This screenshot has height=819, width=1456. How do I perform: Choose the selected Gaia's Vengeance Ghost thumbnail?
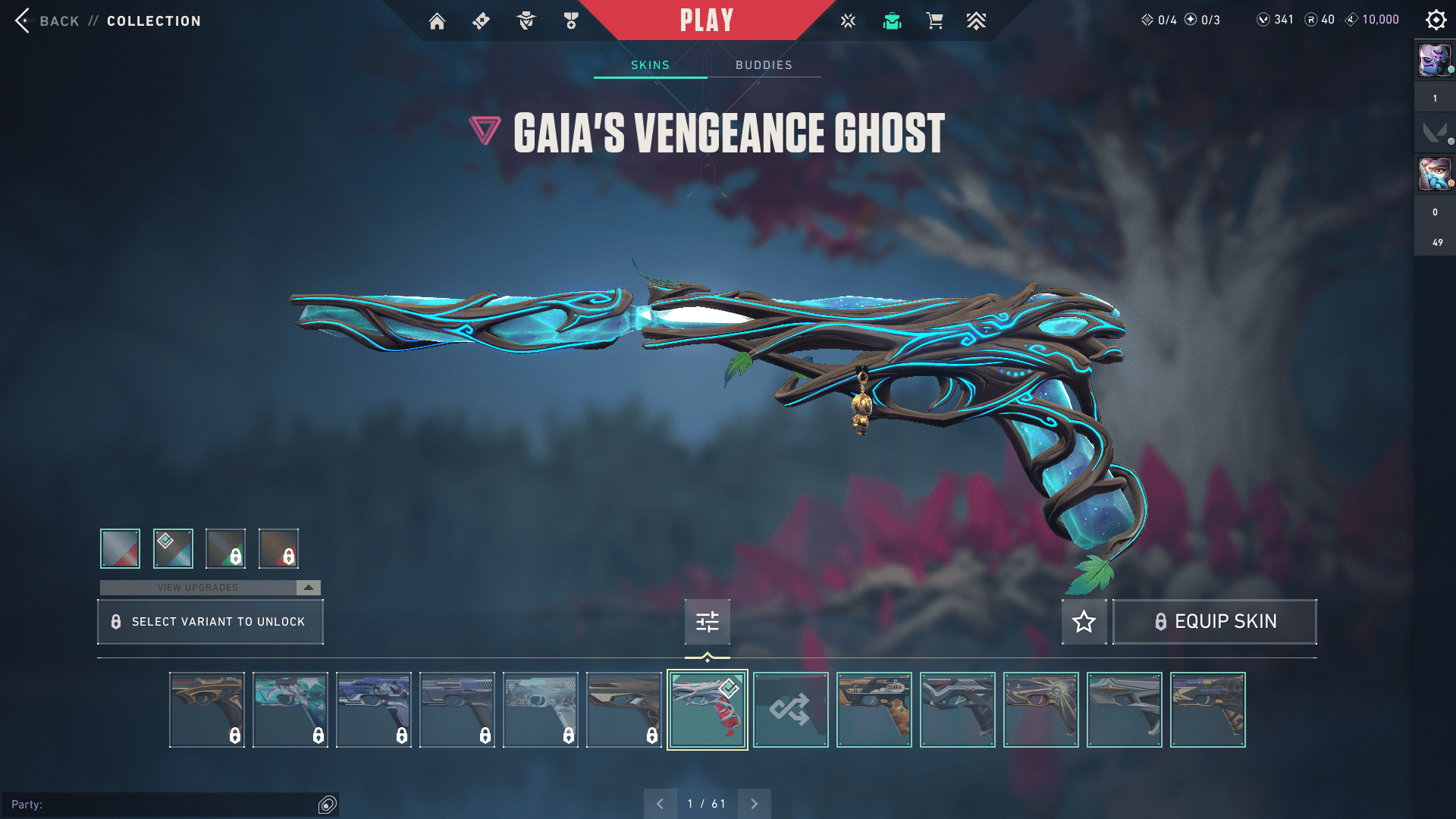click(x=707, y=710)
